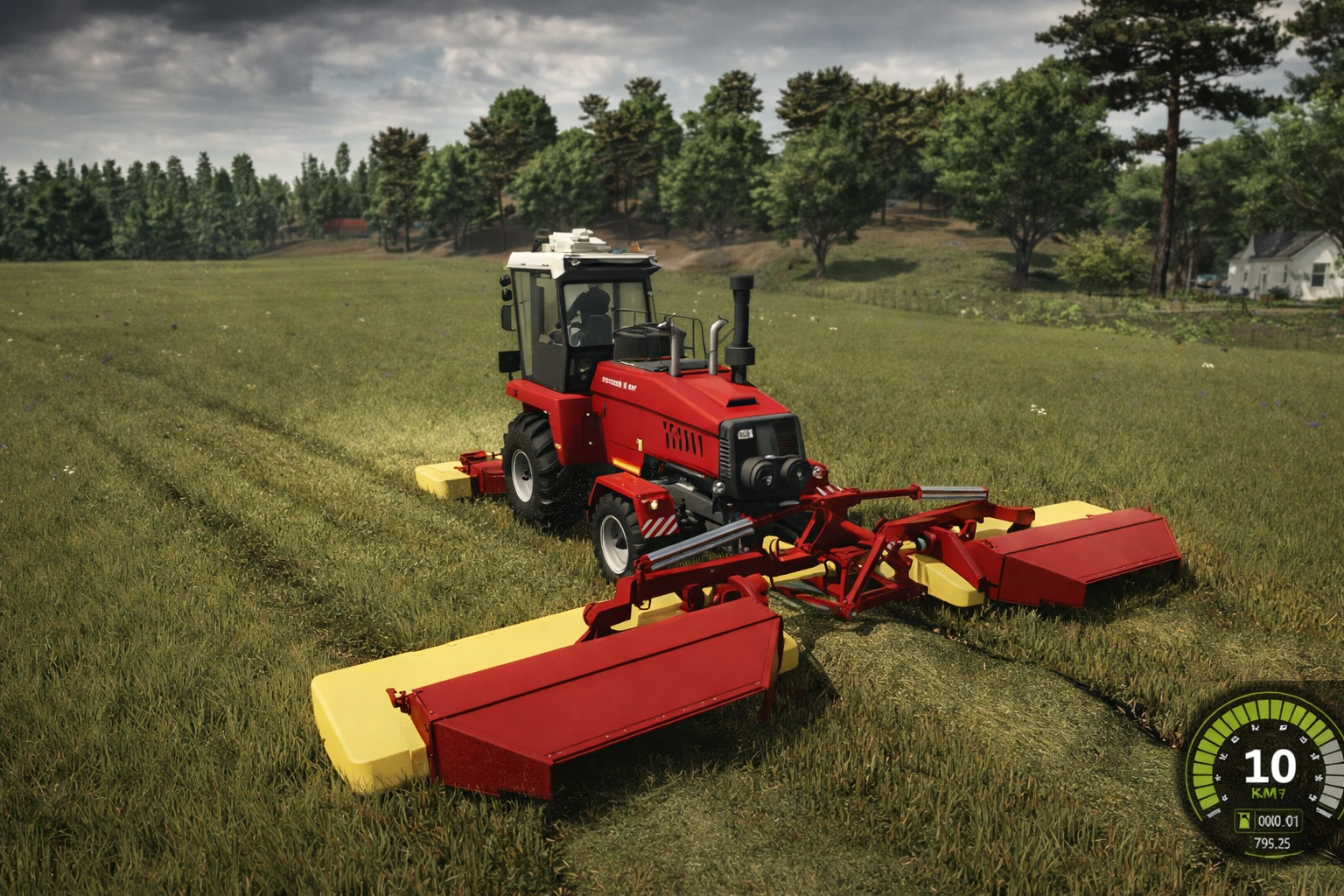The image size is (1344, 896).
Task: Click the KM/H speed unit label
Action: point(1267,792)
